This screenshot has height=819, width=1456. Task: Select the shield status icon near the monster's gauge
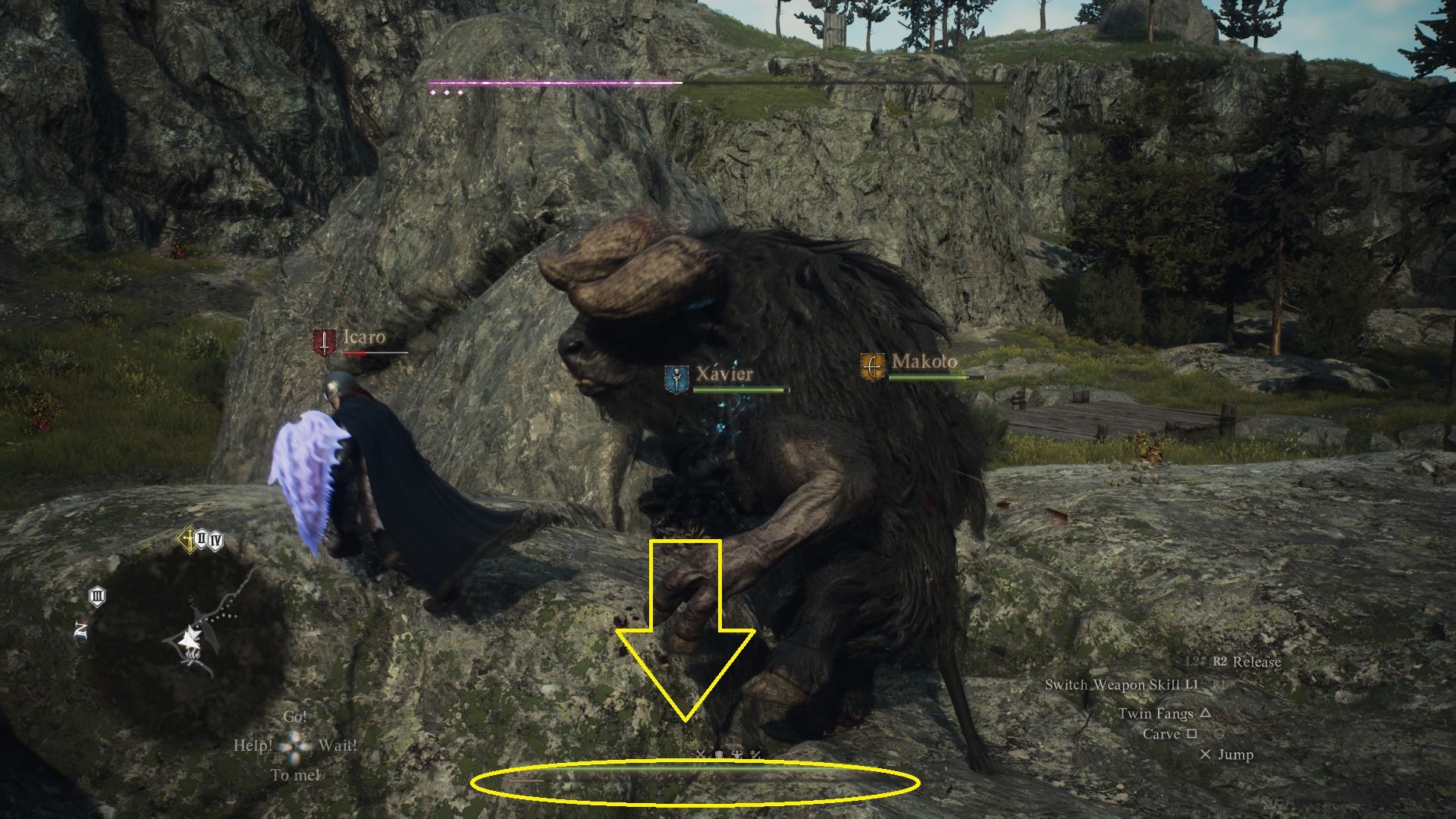pos(719,754)
